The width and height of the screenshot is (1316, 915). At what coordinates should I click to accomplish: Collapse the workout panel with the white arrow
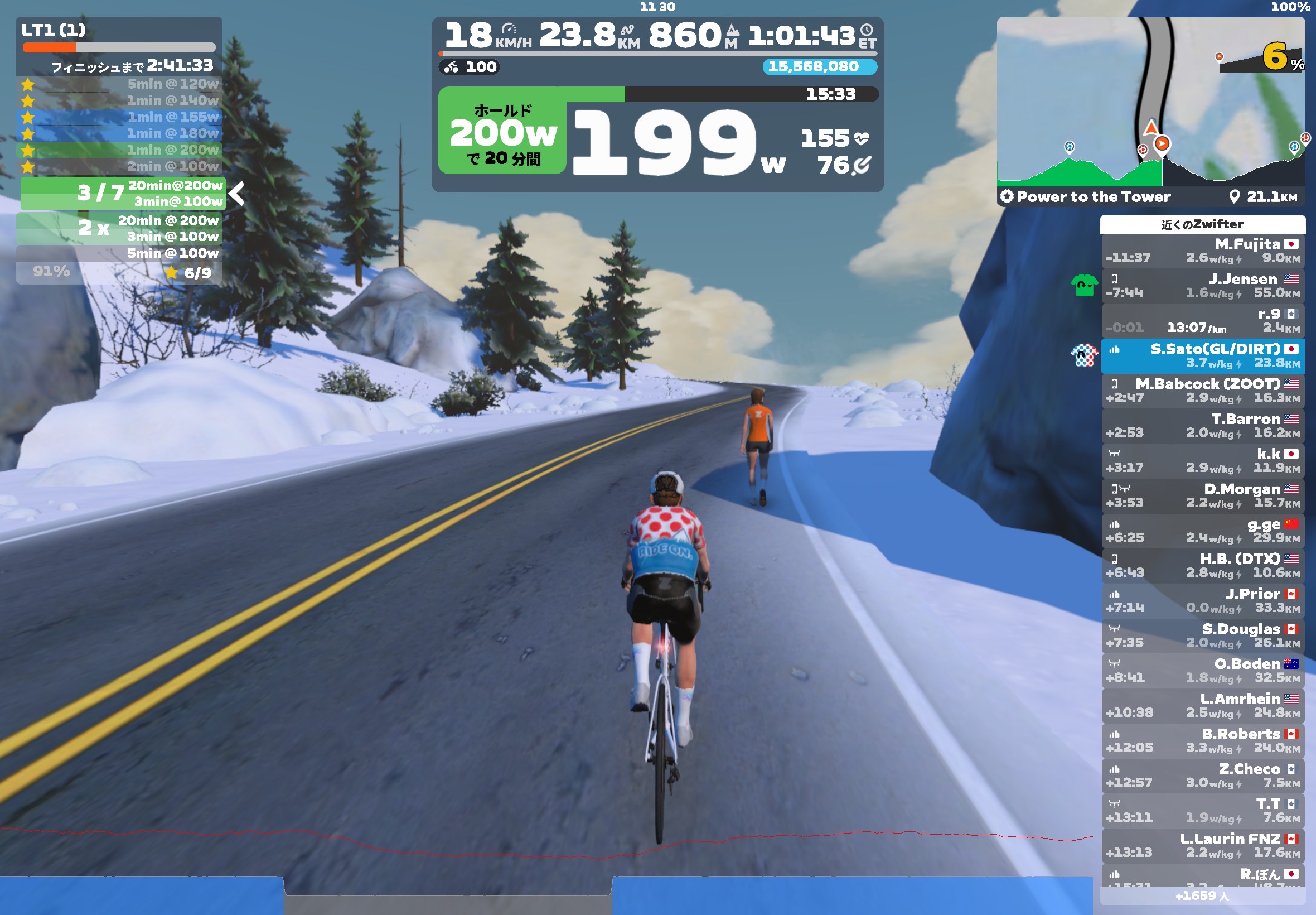(236, 193)
